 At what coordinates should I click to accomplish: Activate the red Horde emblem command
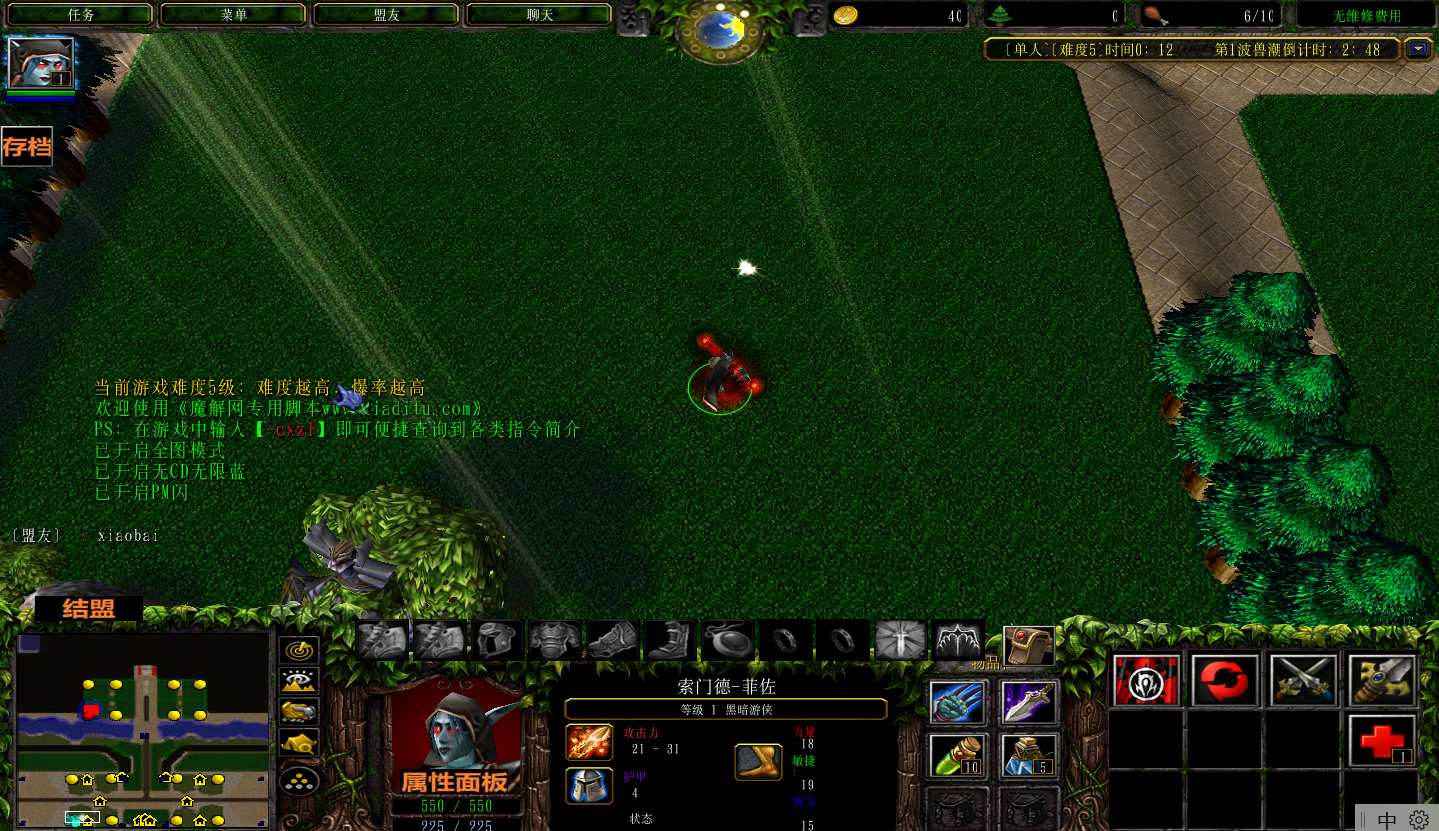click(x=1146, y=681)
